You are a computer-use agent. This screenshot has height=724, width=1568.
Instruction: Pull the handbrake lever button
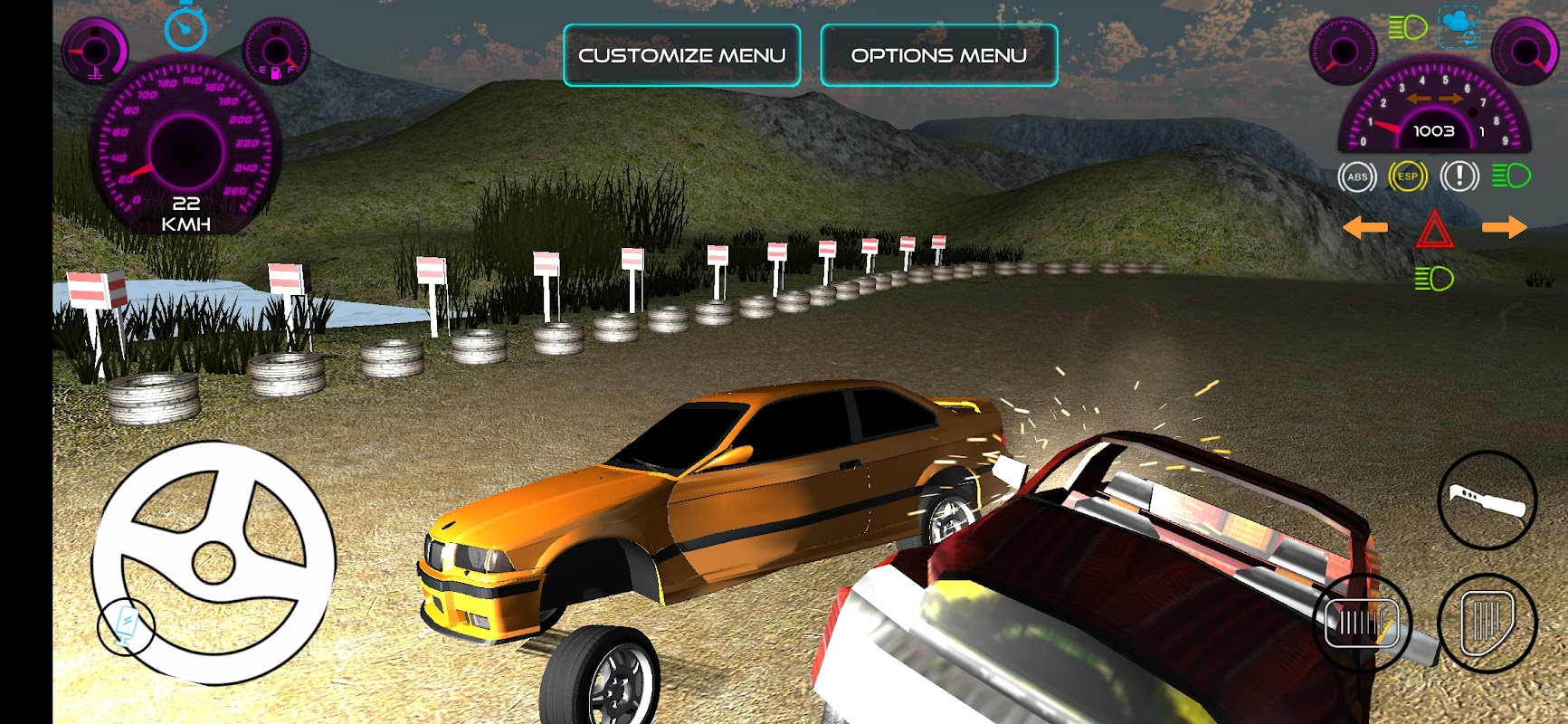(x=1487, y=500)
